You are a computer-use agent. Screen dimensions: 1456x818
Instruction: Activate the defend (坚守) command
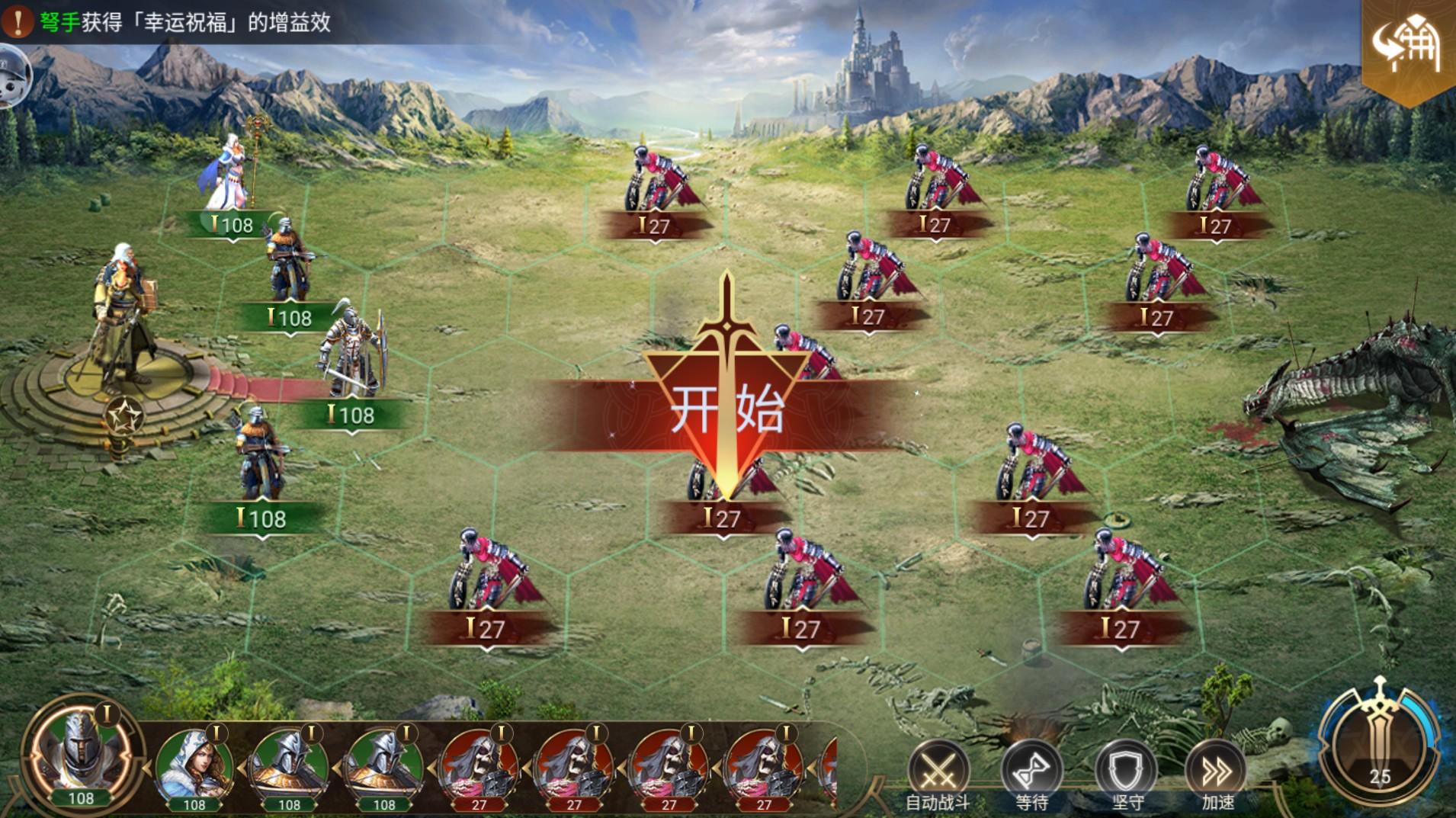[1125, 771]
